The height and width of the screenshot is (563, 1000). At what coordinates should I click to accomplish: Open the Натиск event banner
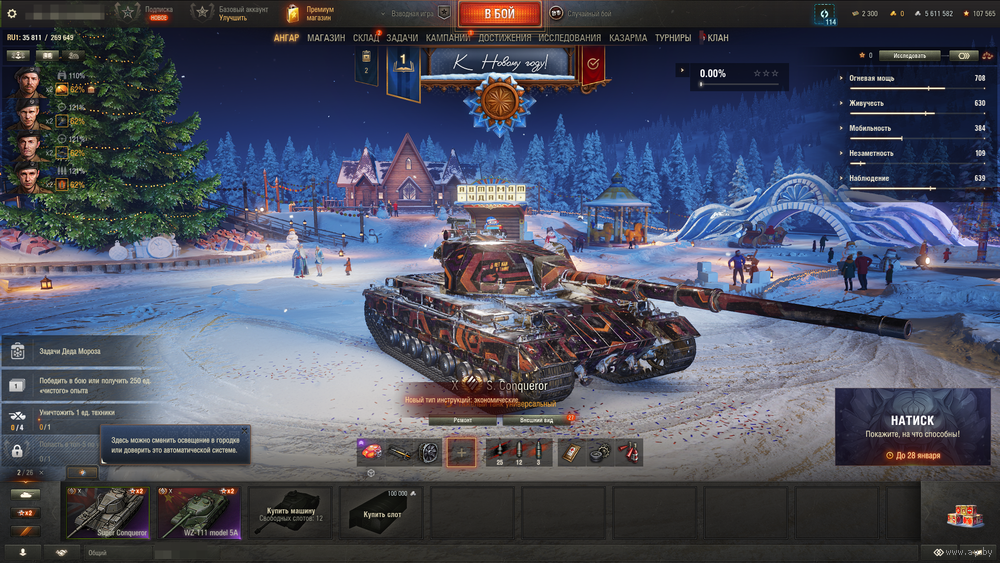point(911,427)
